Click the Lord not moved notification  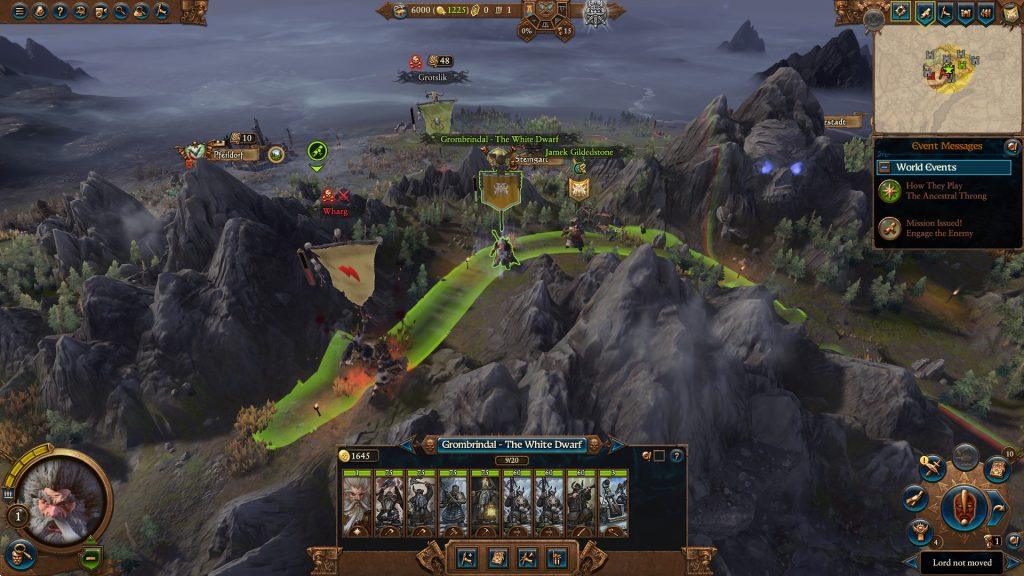click(961, 563)
